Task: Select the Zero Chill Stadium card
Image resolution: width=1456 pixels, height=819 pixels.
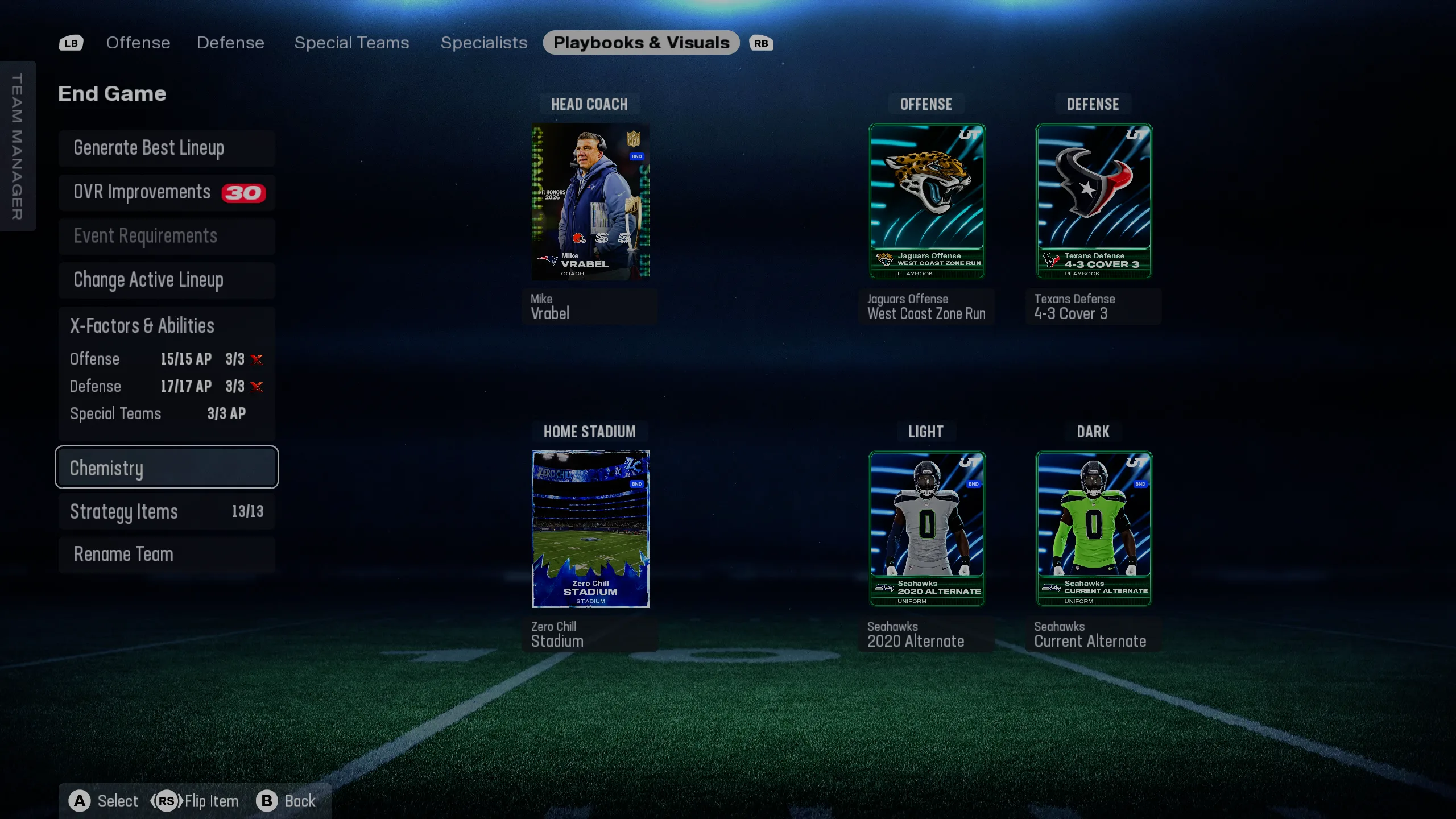Action: 590,529
